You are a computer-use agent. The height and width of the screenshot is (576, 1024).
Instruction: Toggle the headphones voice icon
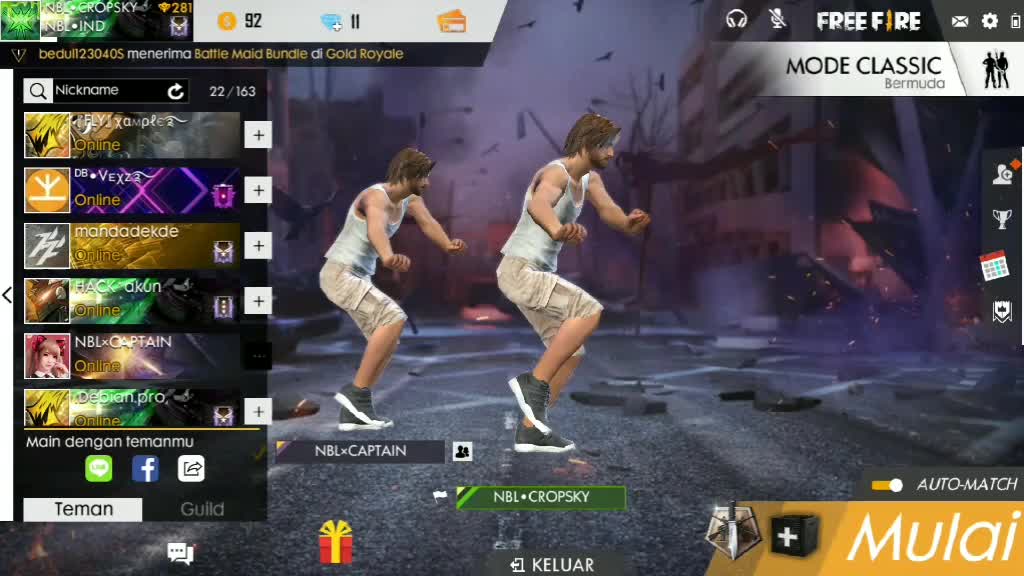pos(737,19)
